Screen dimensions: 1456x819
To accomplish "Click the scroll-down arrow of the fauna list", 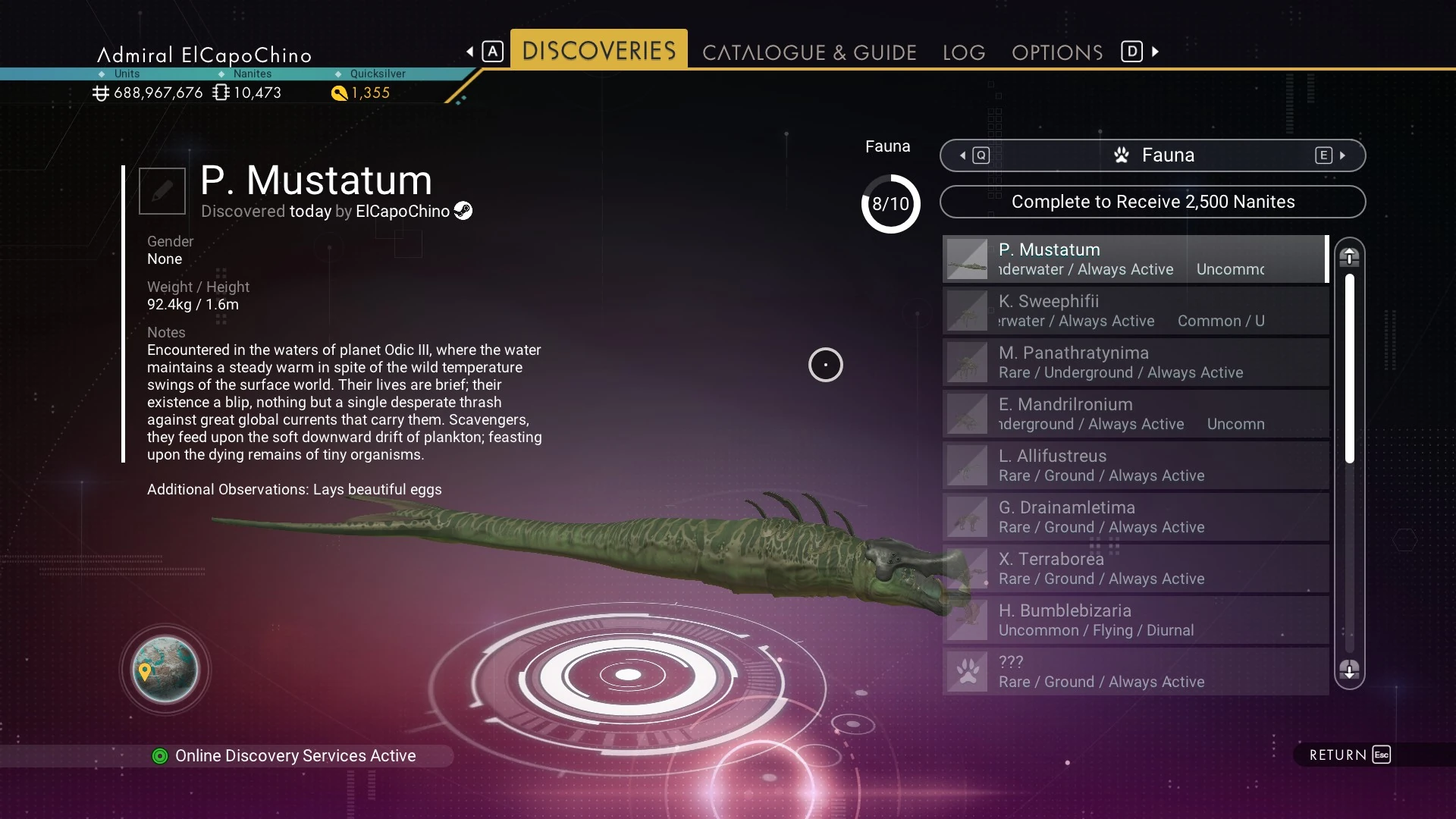I will [1349, 670].
